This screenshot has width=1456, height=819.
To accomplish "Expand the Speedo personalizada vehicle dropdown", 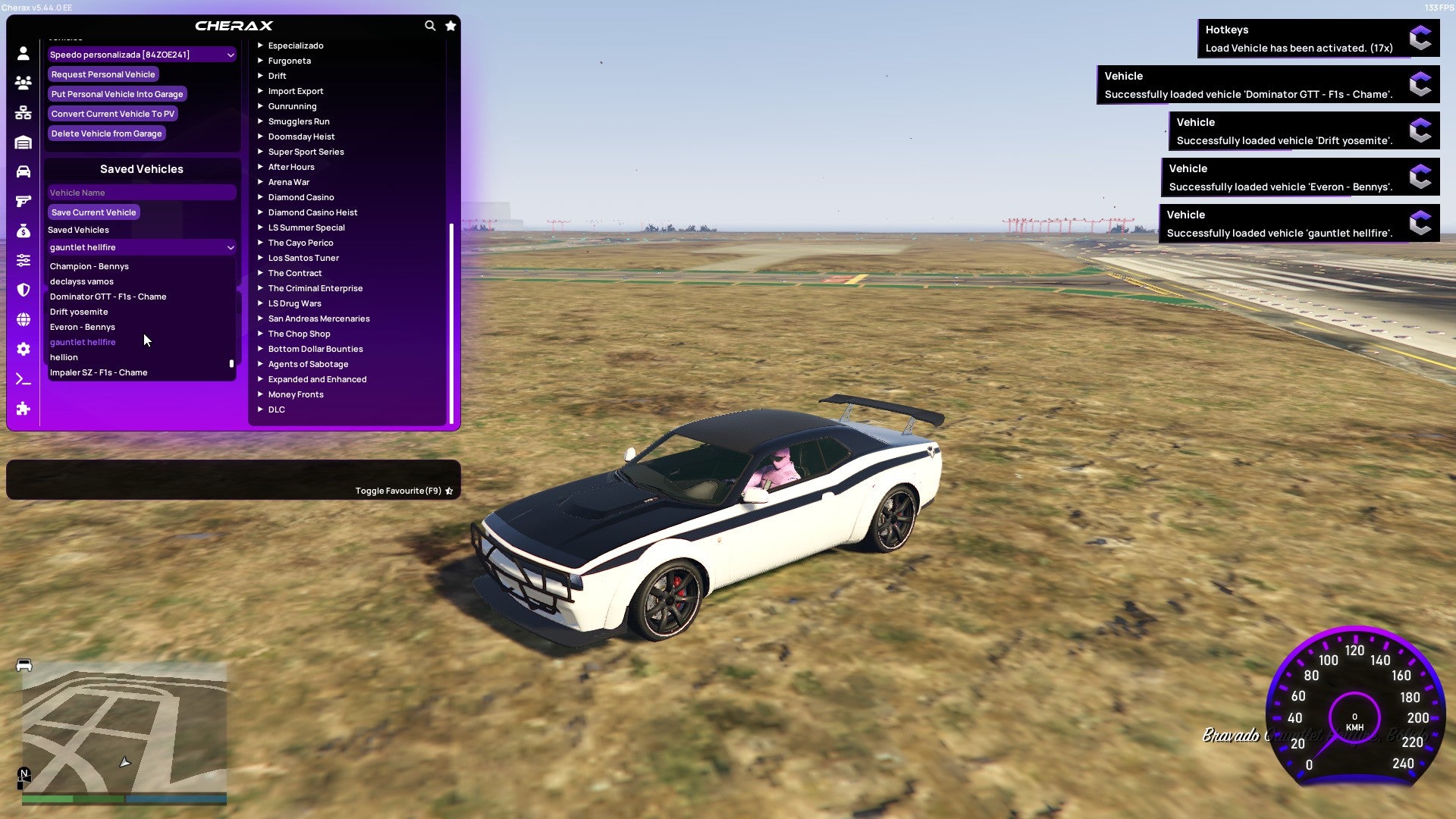I will click(141, 55).
